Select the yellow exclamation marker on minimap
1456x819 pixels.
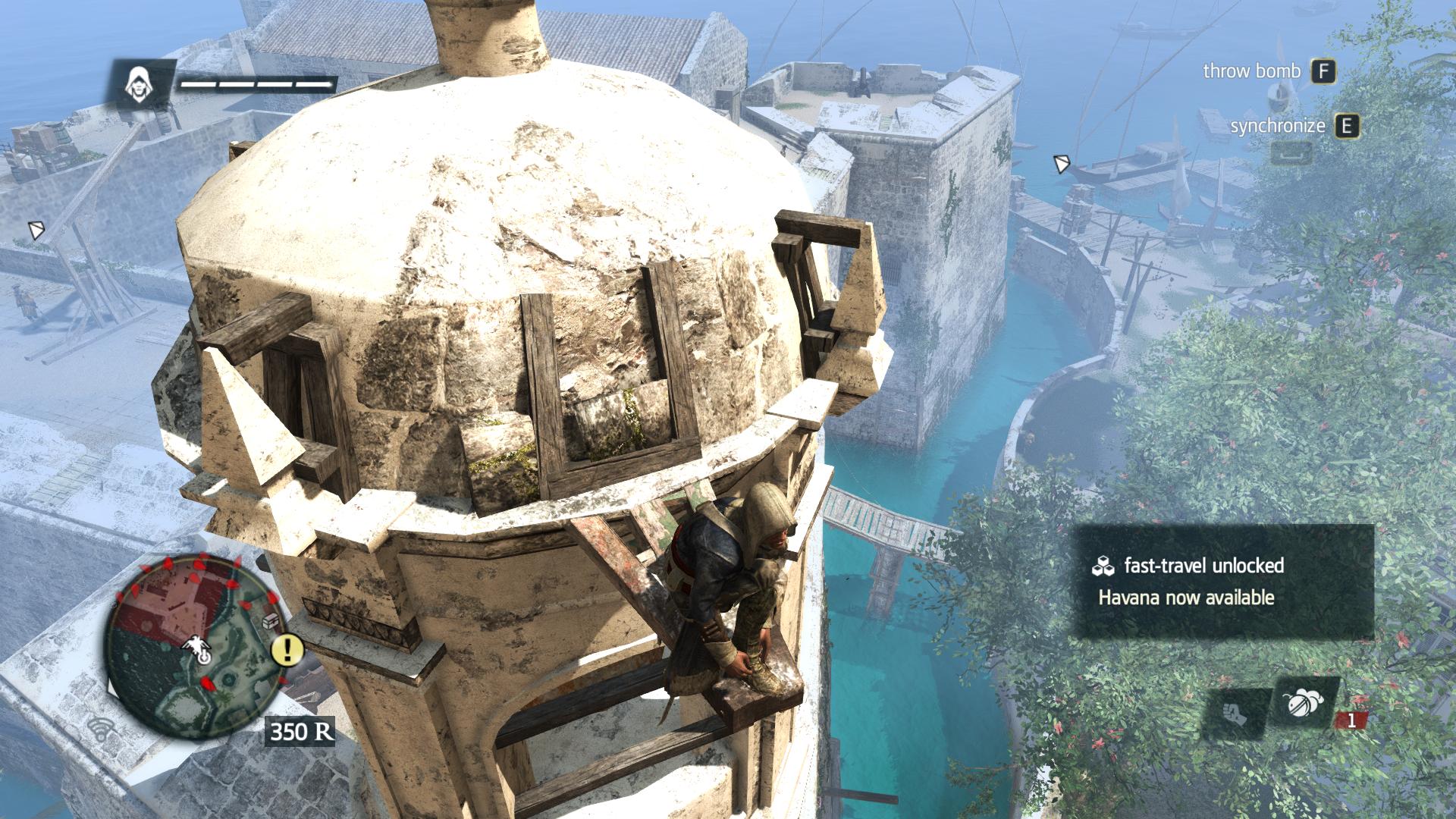point(287,649)
